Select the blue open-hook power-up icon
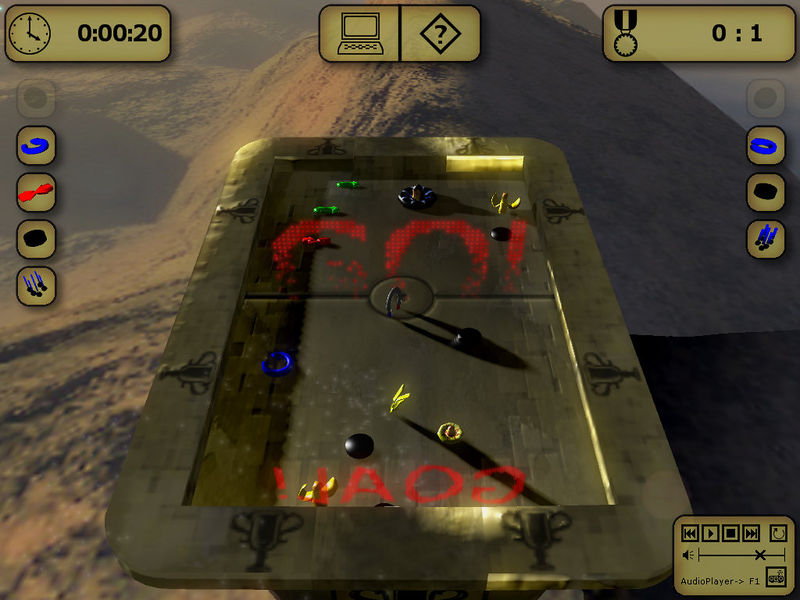Image resolution: width=800 pixels, height=600 pixels. tap(36, 146)
